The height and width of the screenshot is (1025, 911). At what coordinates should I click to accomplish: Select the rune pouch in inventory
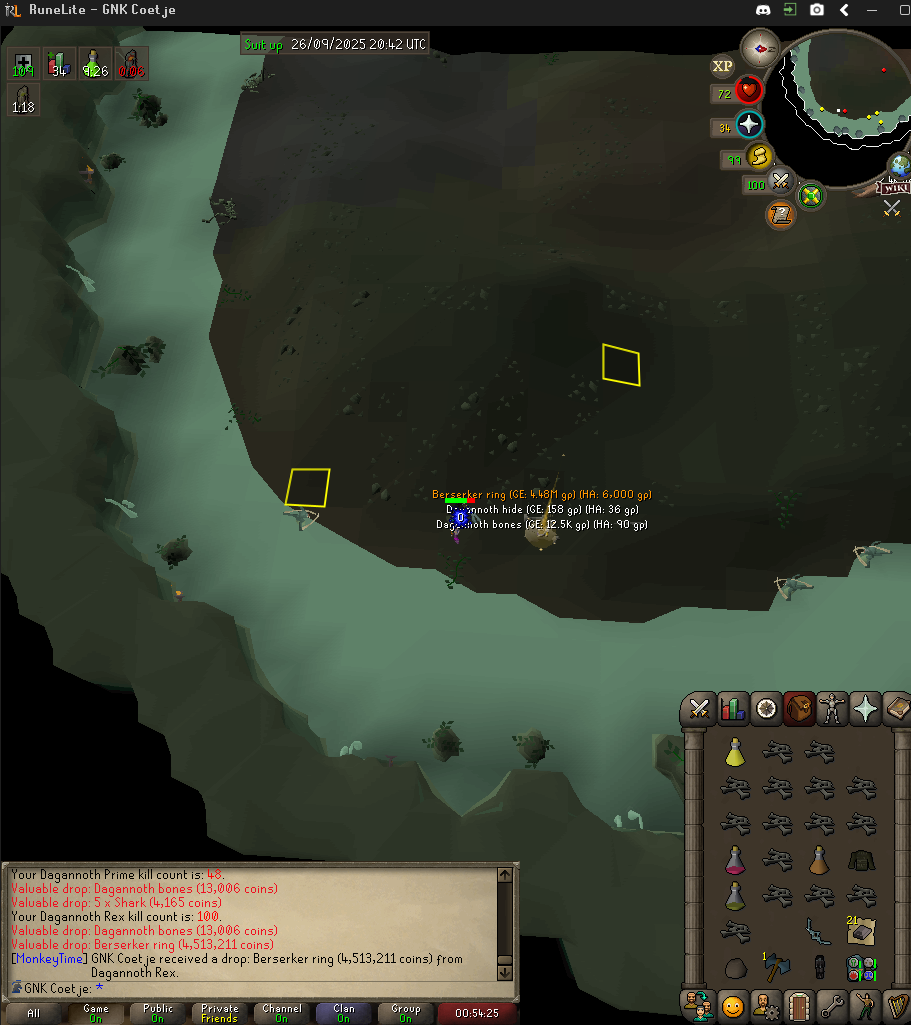[x=860, y=968]
